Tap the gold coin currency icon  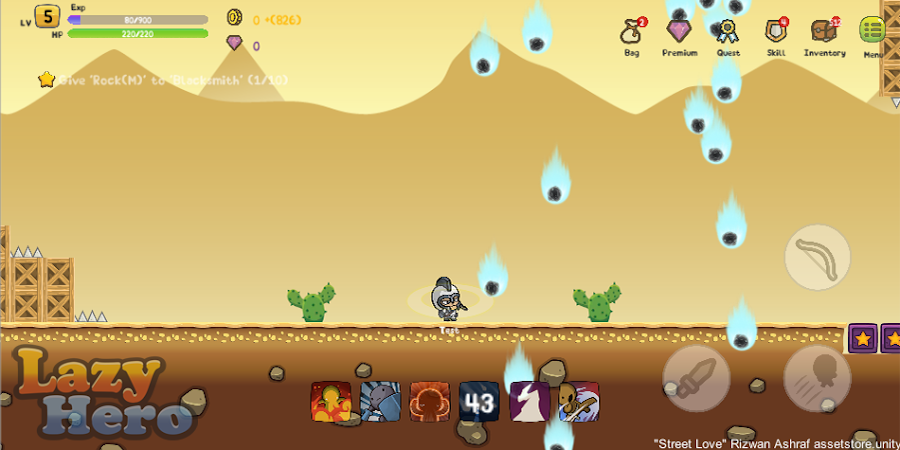(234, 17)
